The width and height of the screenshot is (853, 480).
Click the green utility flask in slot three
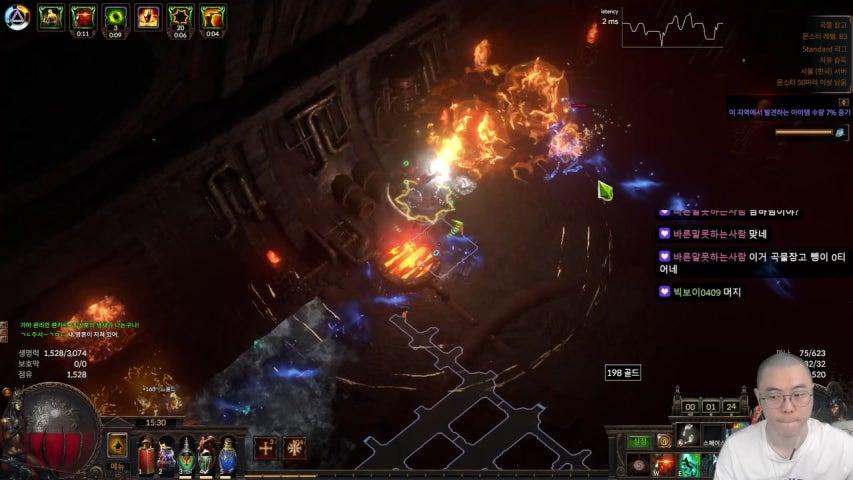187,456
